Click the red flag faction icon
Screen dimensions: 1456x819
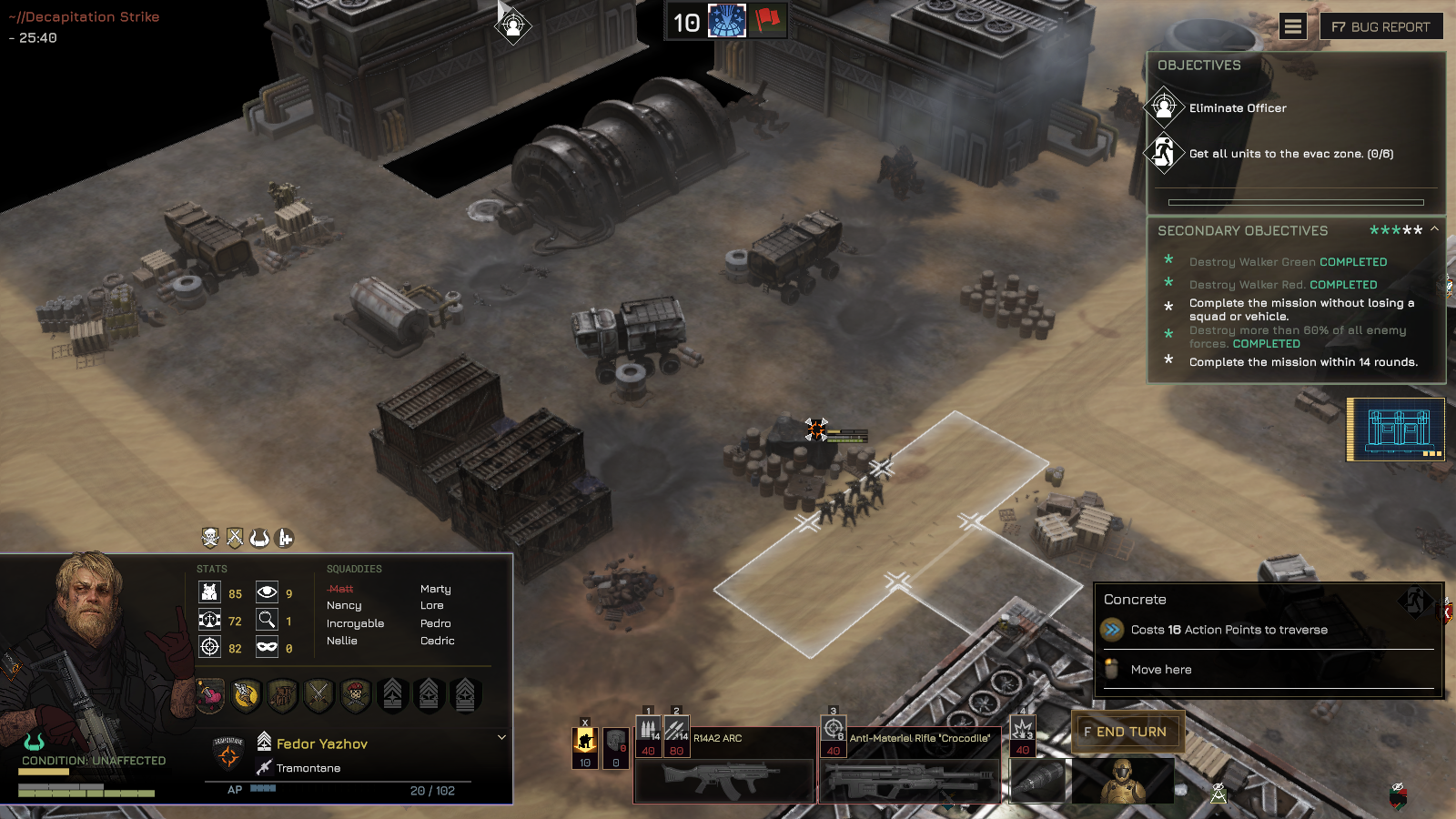point(768,20)
